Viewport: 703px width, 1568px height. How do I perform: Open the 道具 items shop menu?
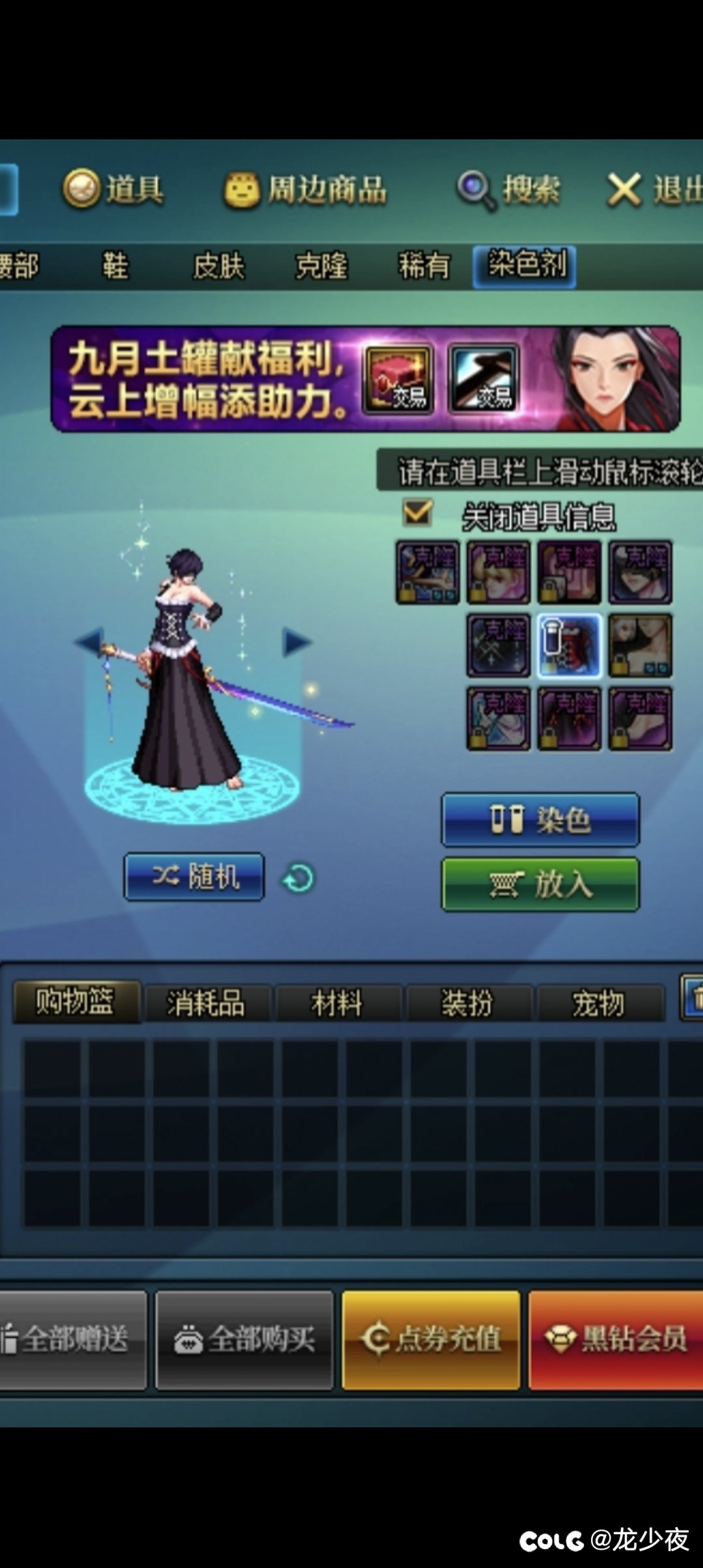[115, 189]
